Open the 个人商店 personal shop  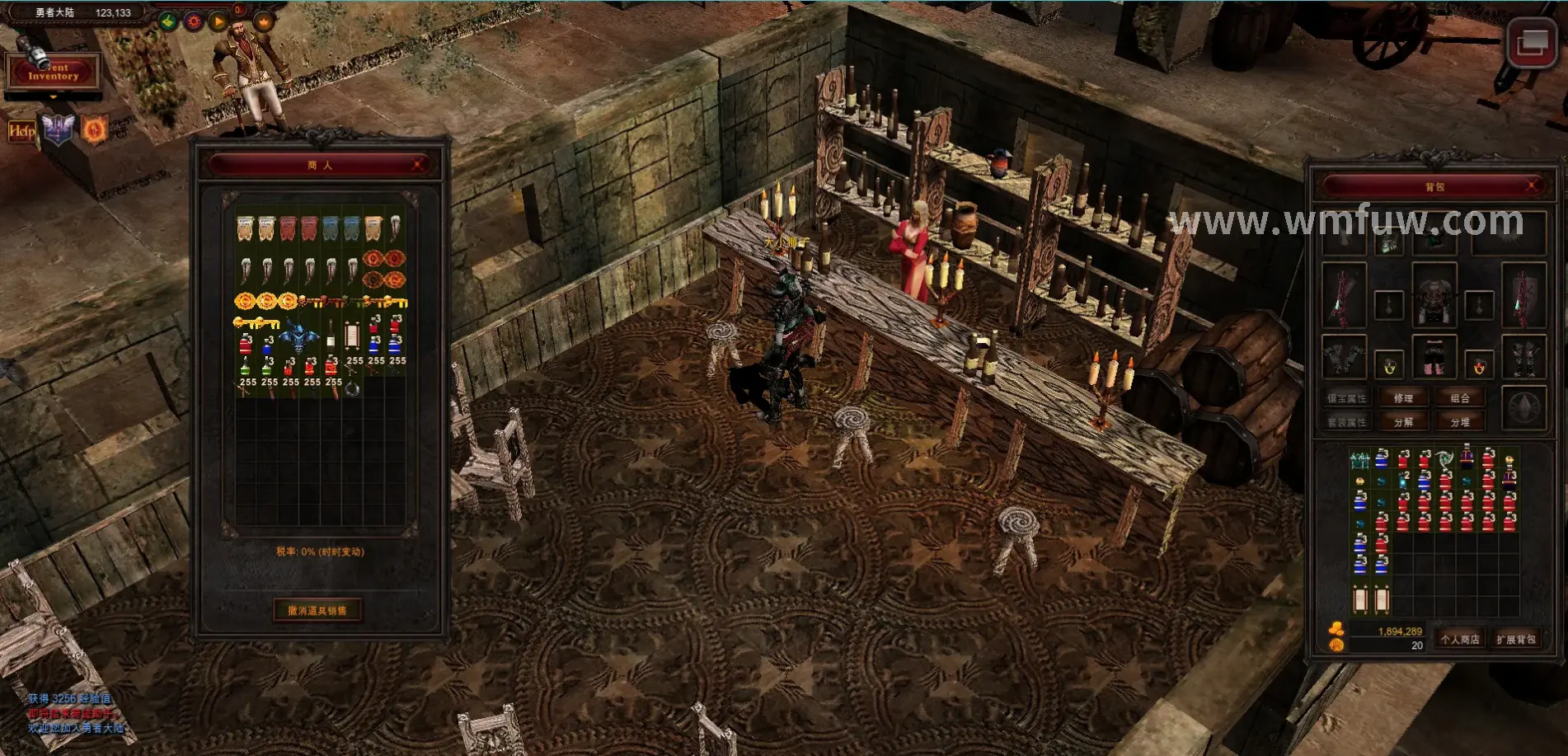point(1460,639)
